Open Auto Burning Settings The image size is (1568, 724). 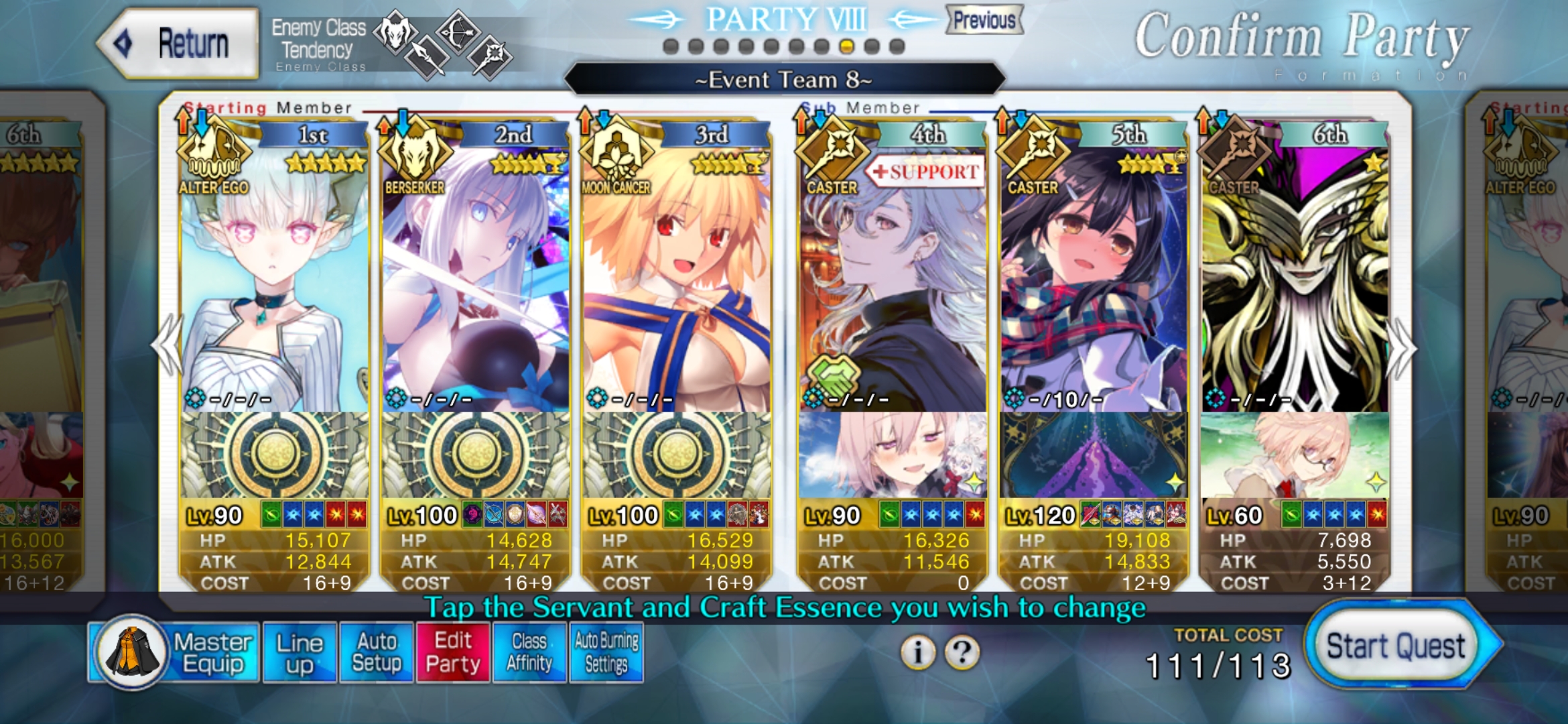click(x=606, y=652)
